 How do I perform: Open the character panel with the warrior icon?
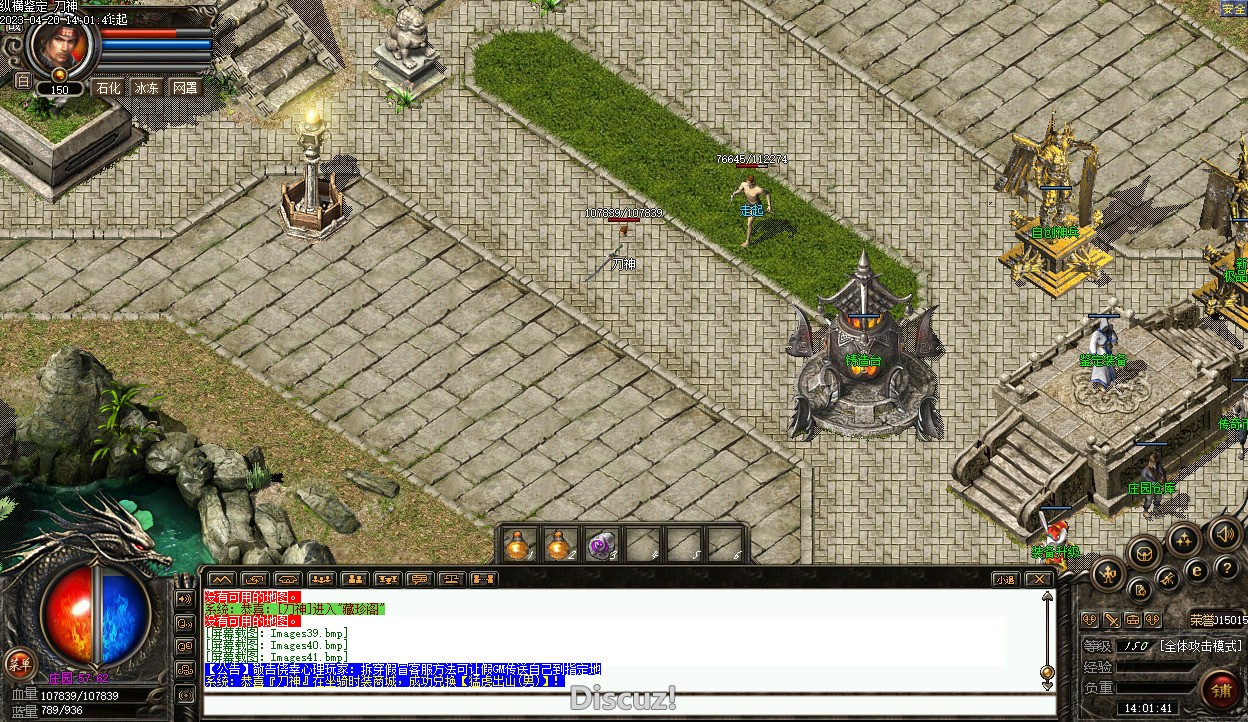click(x=1109, y=574)
